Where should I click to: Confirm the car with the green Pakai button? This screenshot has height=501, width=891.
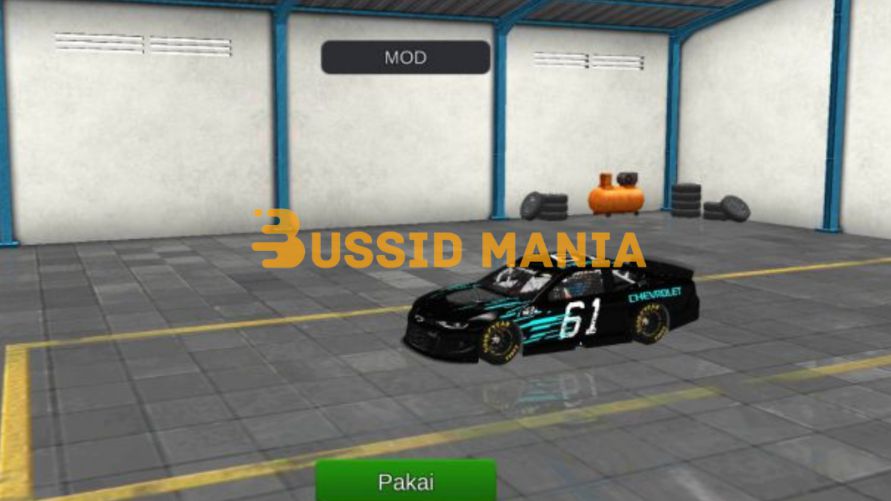coord(406,481)
